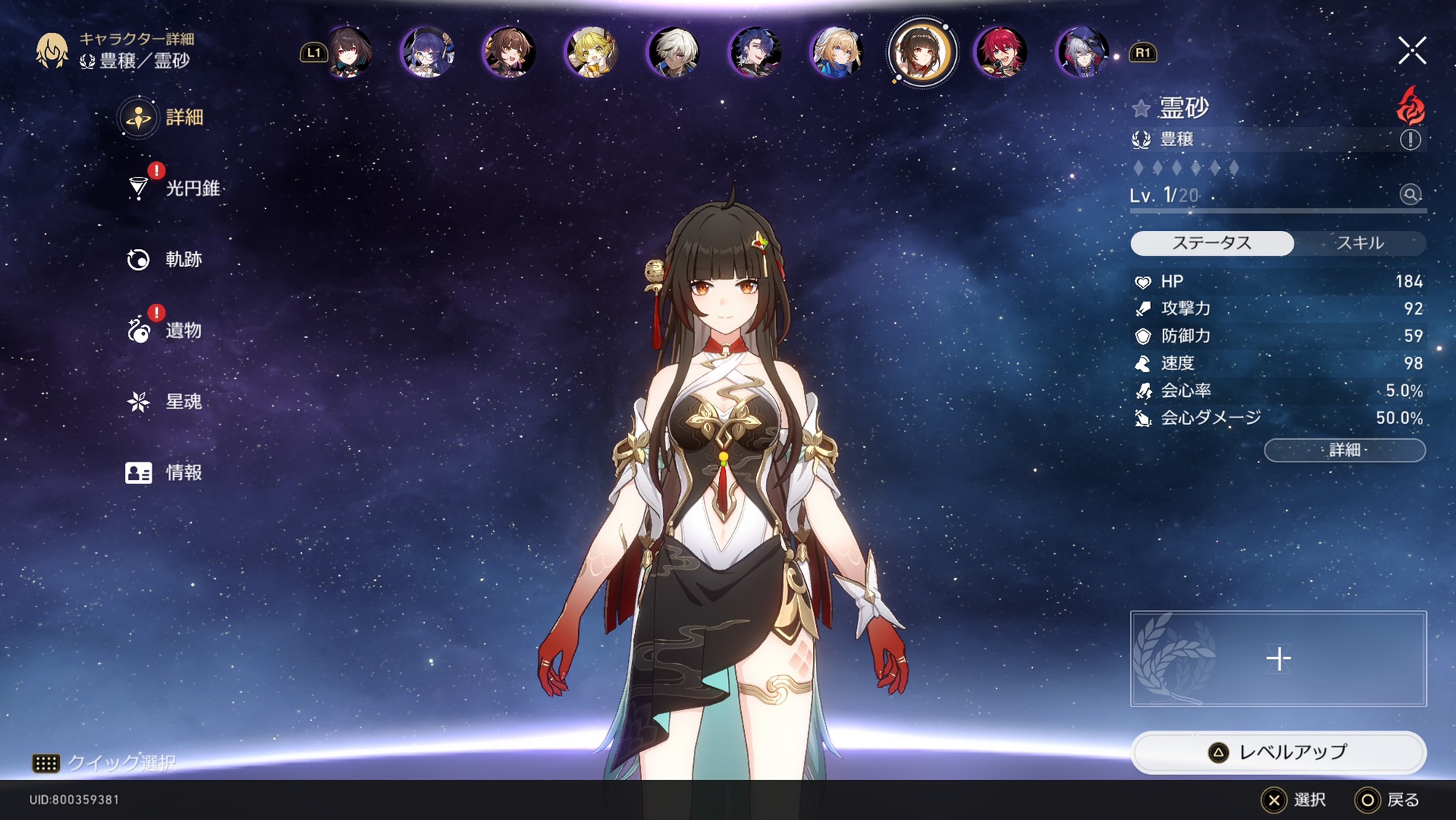Pick the blonde character with blue outfit portrait
The width and height of the screenshot is (1456, 820).
(837, 52)
